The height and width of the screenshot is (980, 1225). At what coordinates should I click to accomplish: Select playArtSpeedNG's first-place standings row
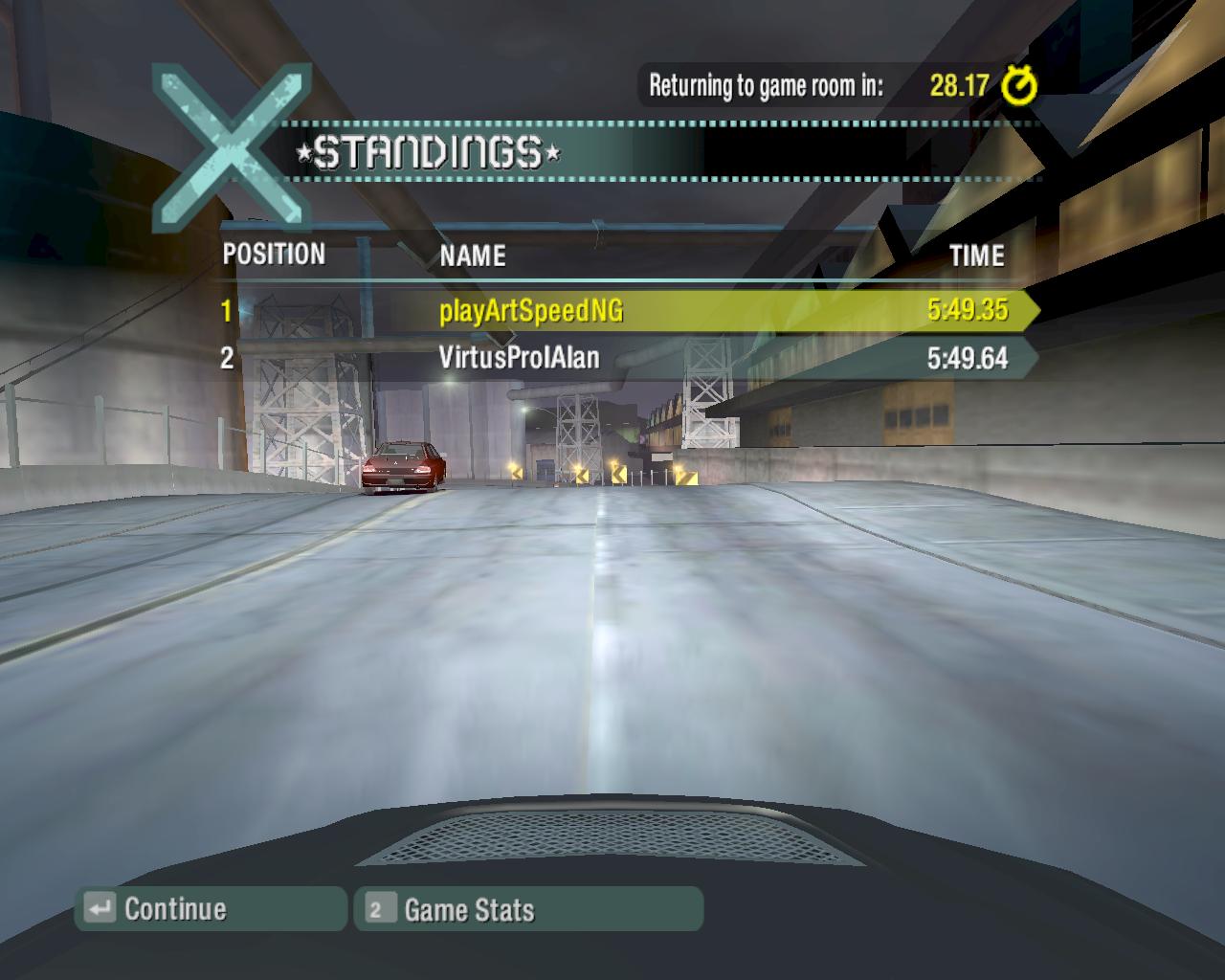pos(622,310)
